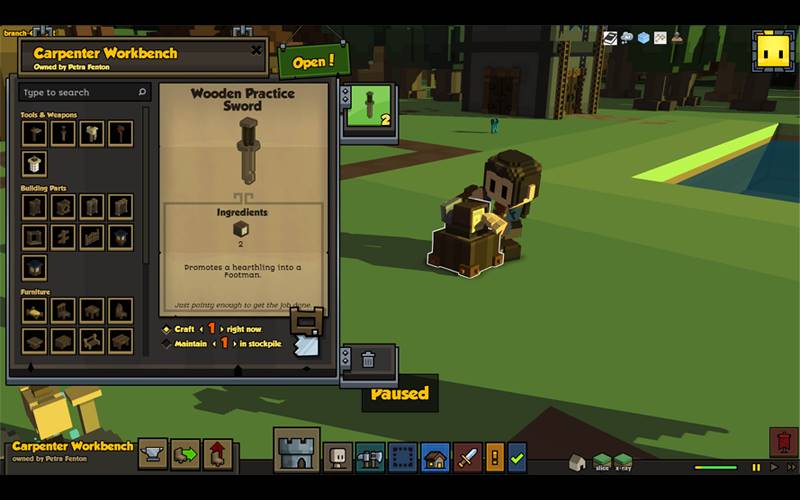Viewport: 800px width, 500px height.
Task: Open the house building menu
Action: [435, 457]
